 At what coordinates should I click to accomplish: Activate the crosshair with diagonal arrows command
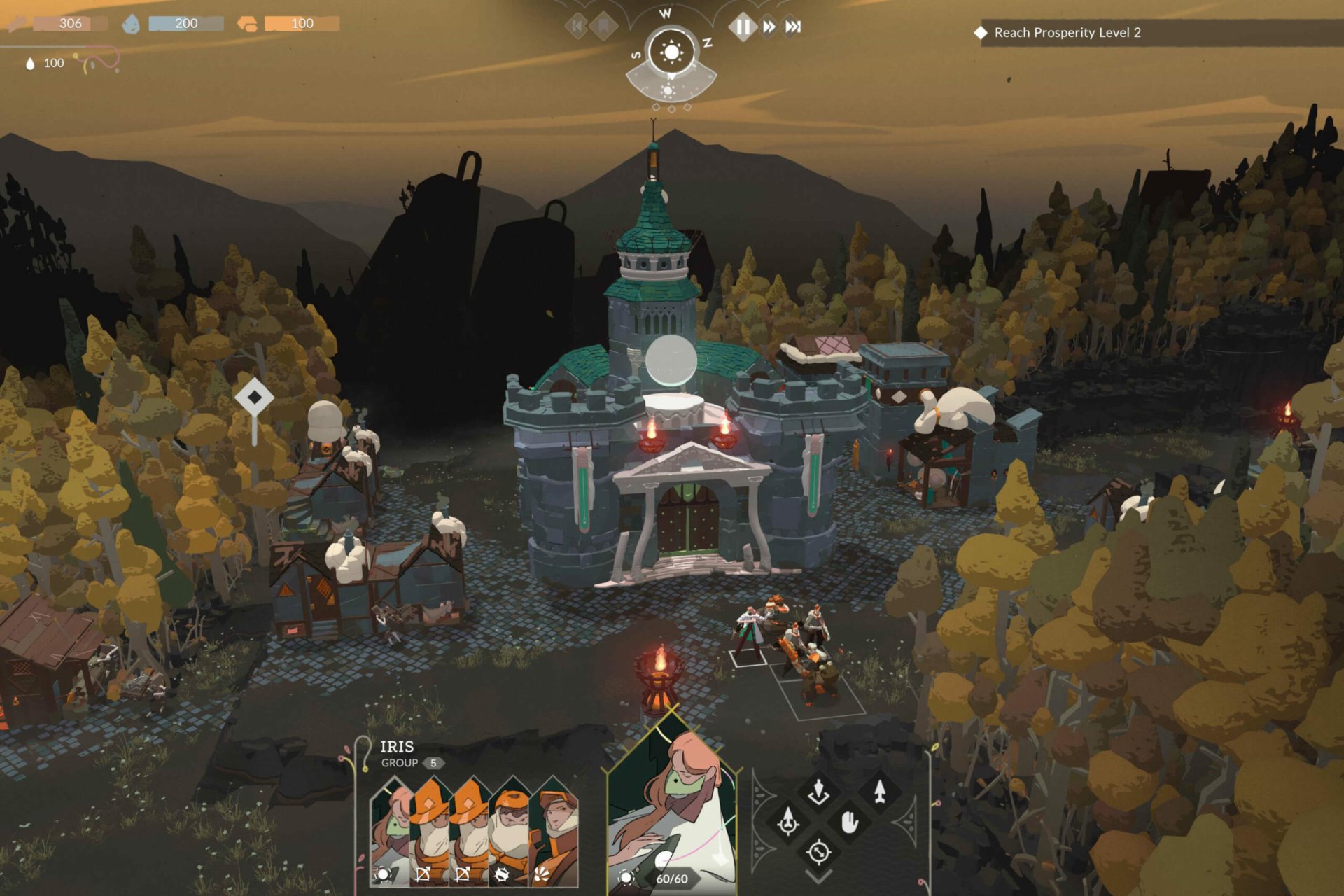[818, 852]
